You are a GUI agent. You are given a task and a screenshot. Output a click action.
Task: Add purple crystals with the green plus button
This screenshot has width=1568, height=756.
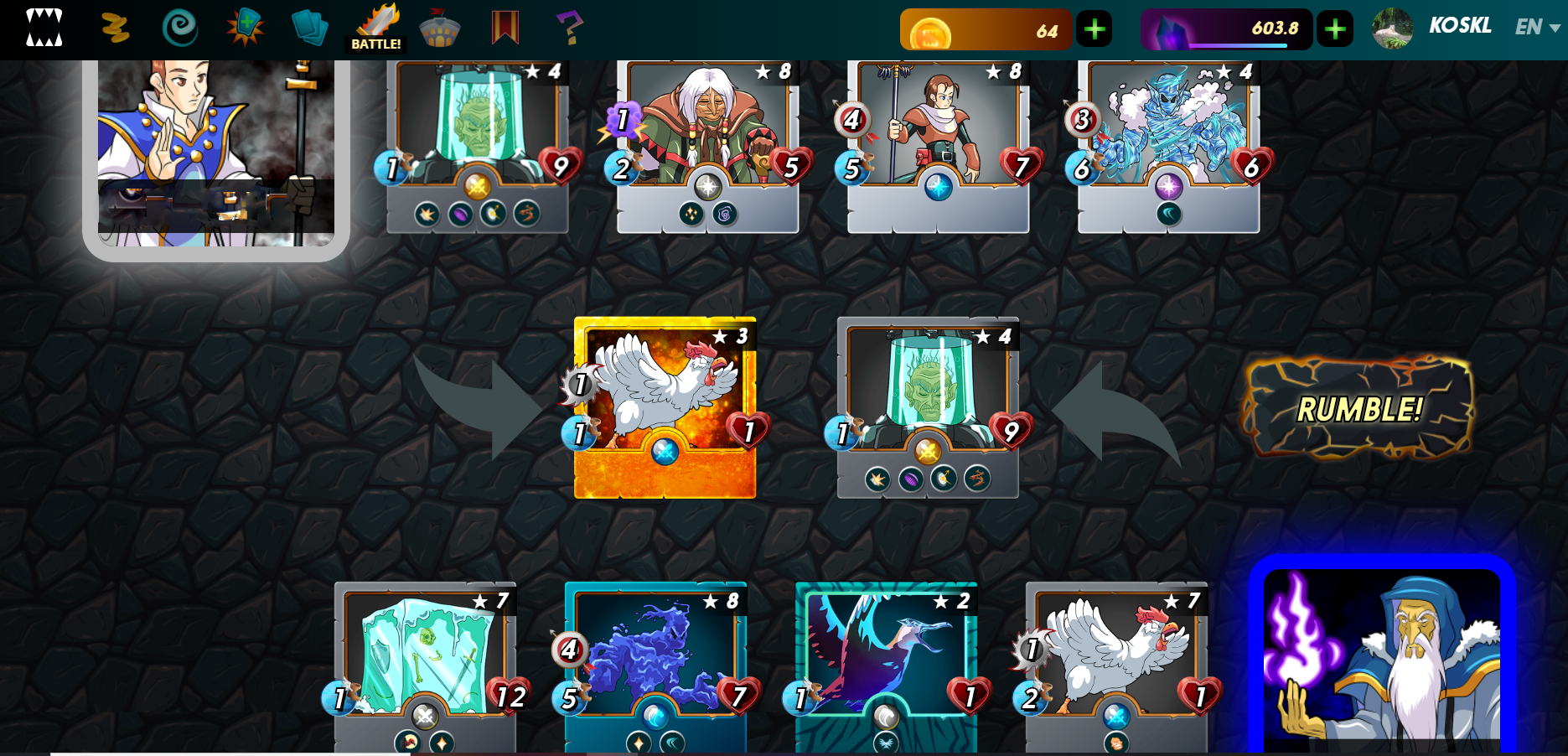pyautogui.click(x=1335, y=30)
